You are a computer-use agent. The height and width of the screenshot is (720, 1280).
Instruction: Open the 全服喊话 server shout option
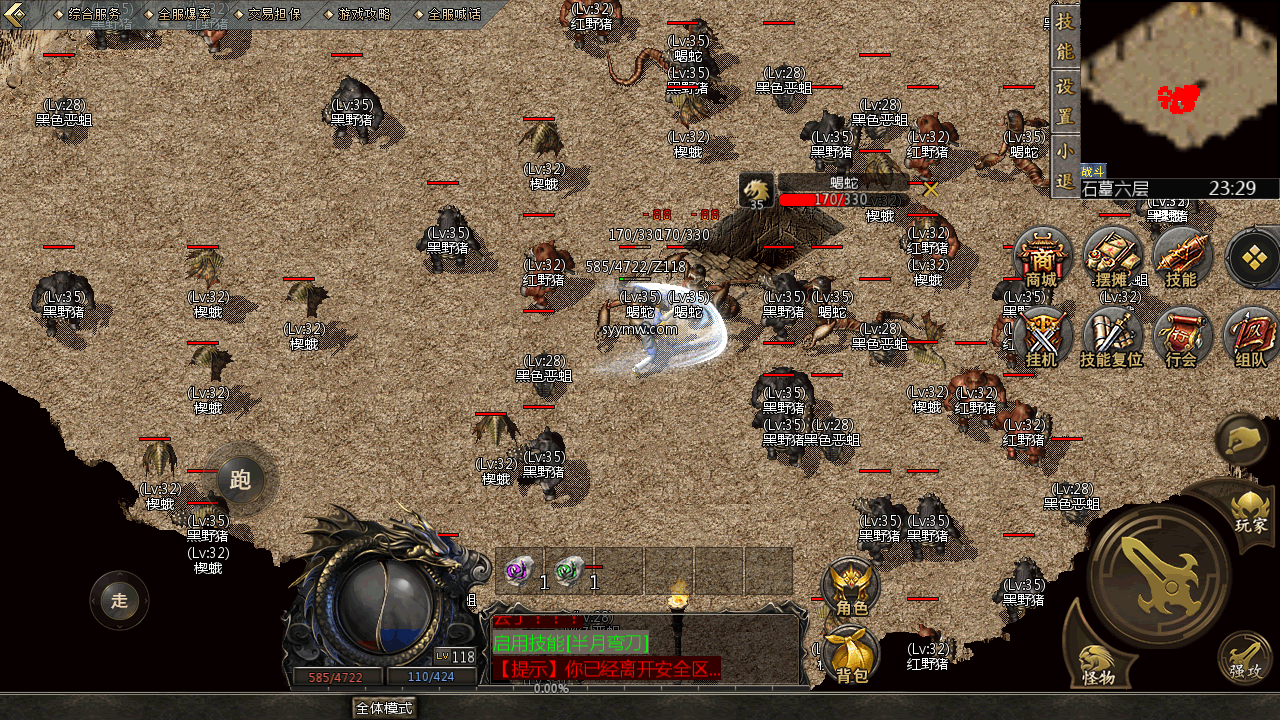click(454, 14)
